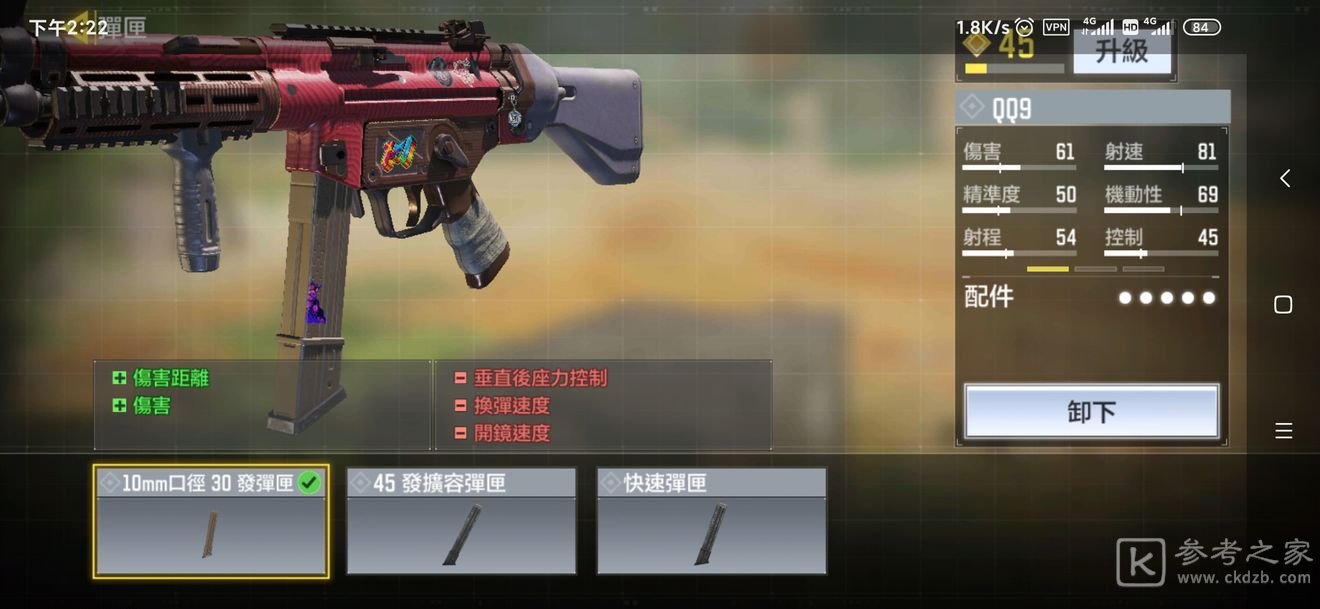Image resolution: width=1320 pixels, height=609 pixels.
Task: Tap the 升級 upgrade button
Action: click(1121, 51)
